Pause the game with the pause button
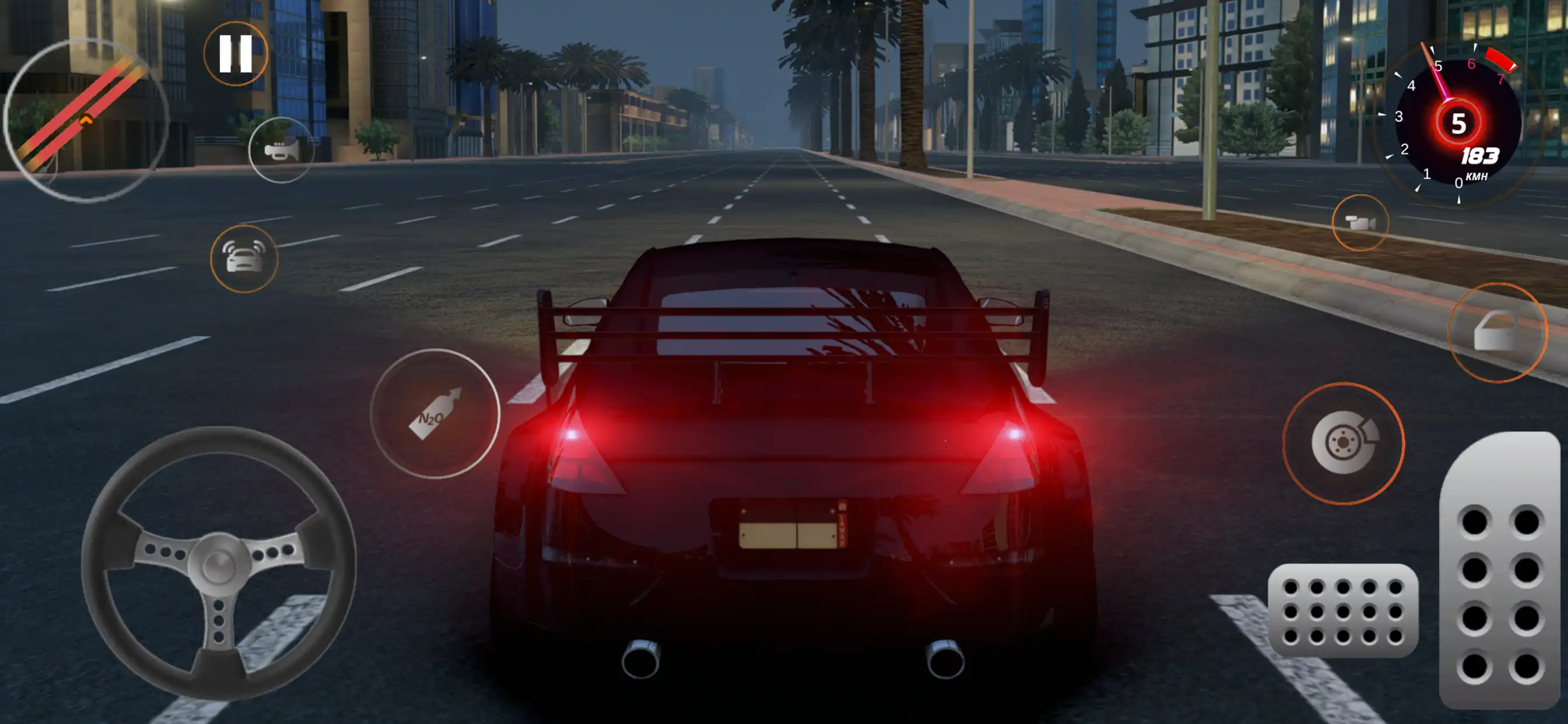Image resolution: width=1568 pixels, height=724 pixels. [236, 54]
